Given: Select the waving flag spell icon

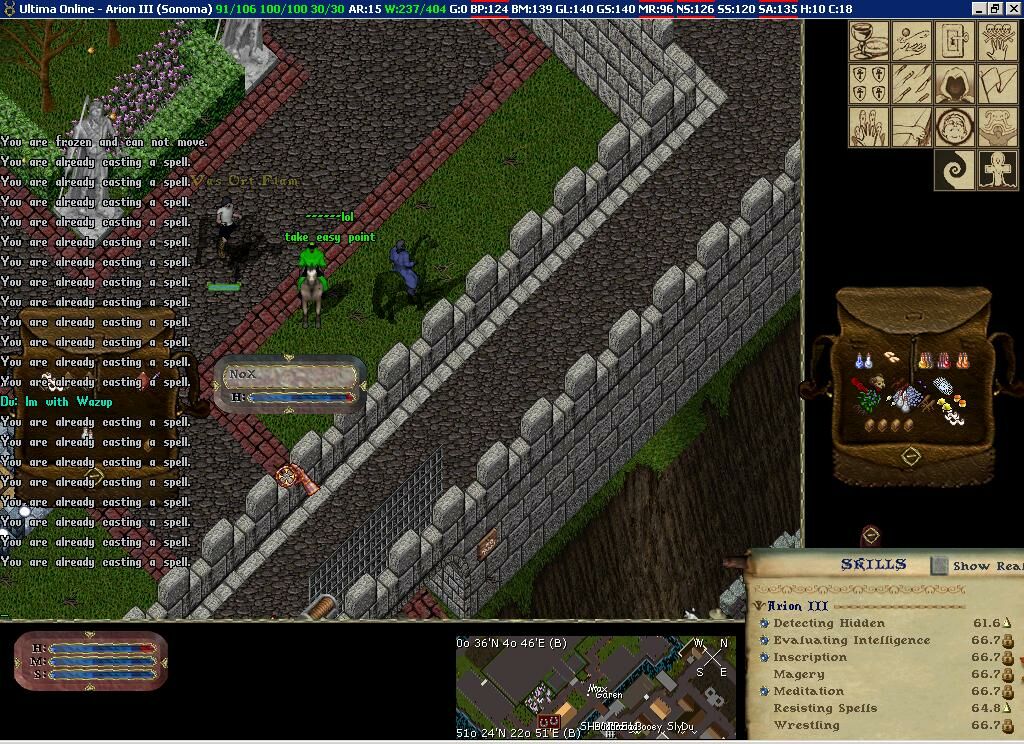Looking at the screenshot, I should [x=997, y=85].
